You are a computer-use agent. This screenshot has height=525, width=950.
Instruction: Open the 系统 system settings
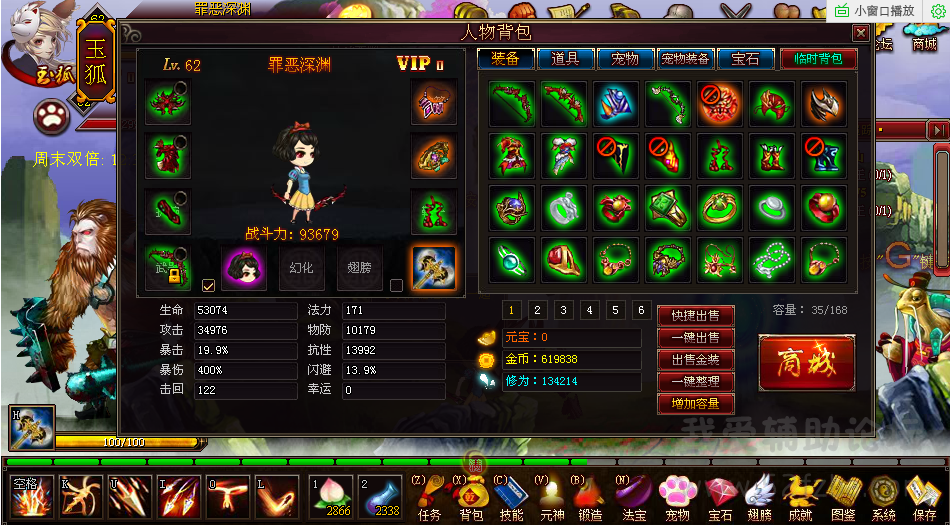pos(883,497)
